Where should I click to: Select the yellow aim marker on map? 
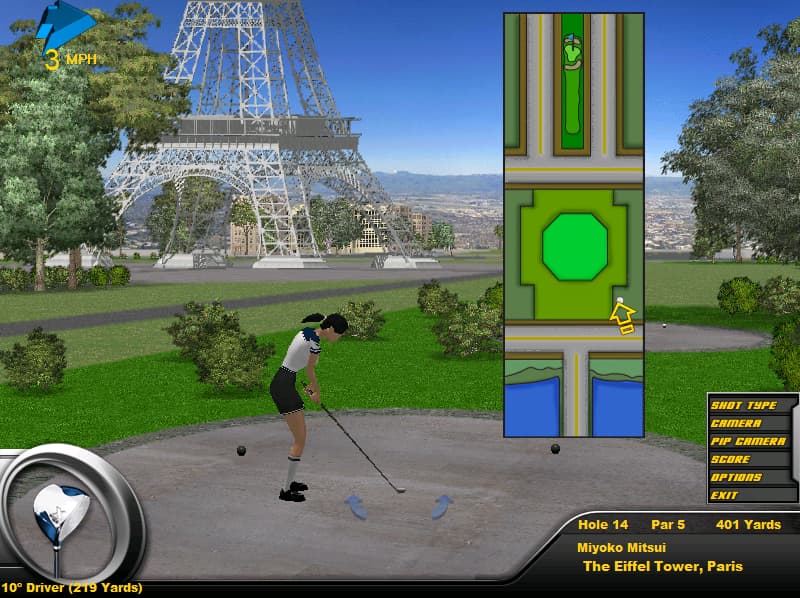tap(624, 317)
